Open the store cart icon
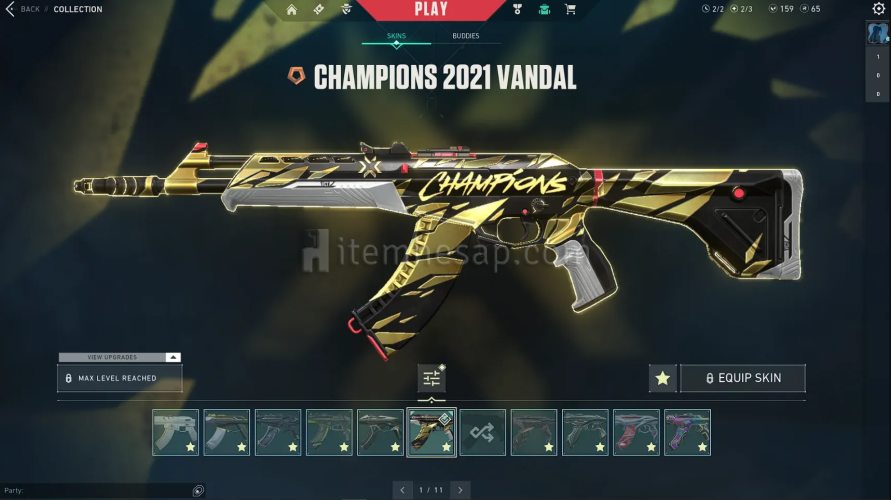This screenshot has height=500, width=891. [570, 10]
